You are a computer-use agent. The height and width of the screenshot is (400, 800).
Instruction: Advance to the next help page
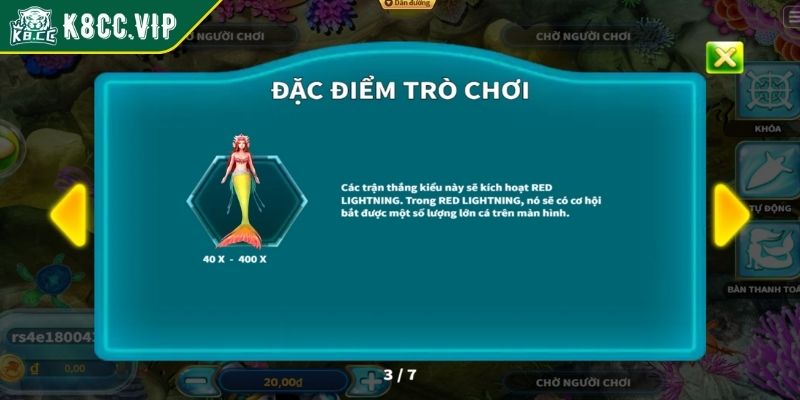pos(731,214)
